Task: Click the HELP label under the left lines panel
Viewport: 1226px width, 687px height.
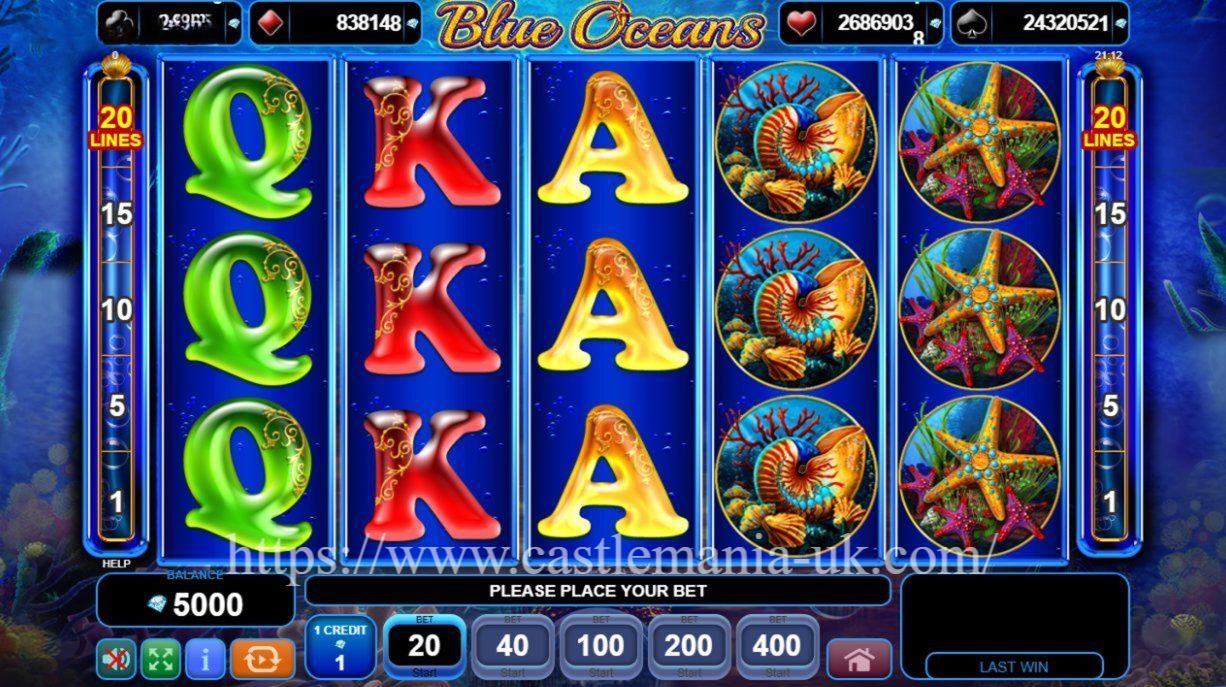Action: (116, 563)
